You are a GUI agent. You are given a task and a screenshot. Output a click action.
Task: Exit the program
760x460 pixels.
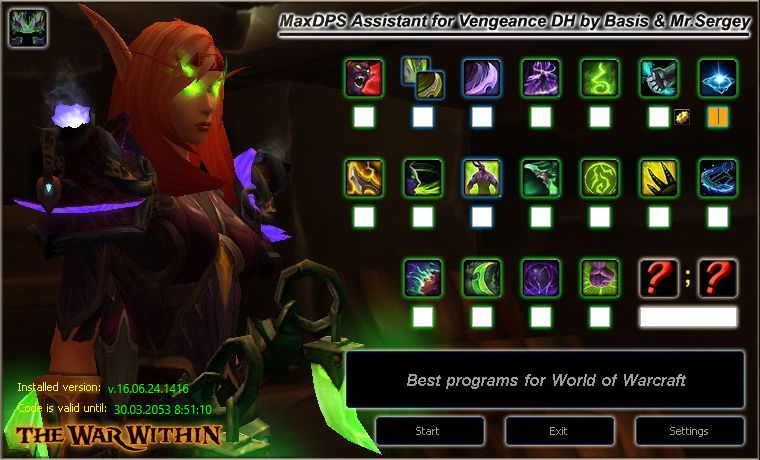click(558, 431)
